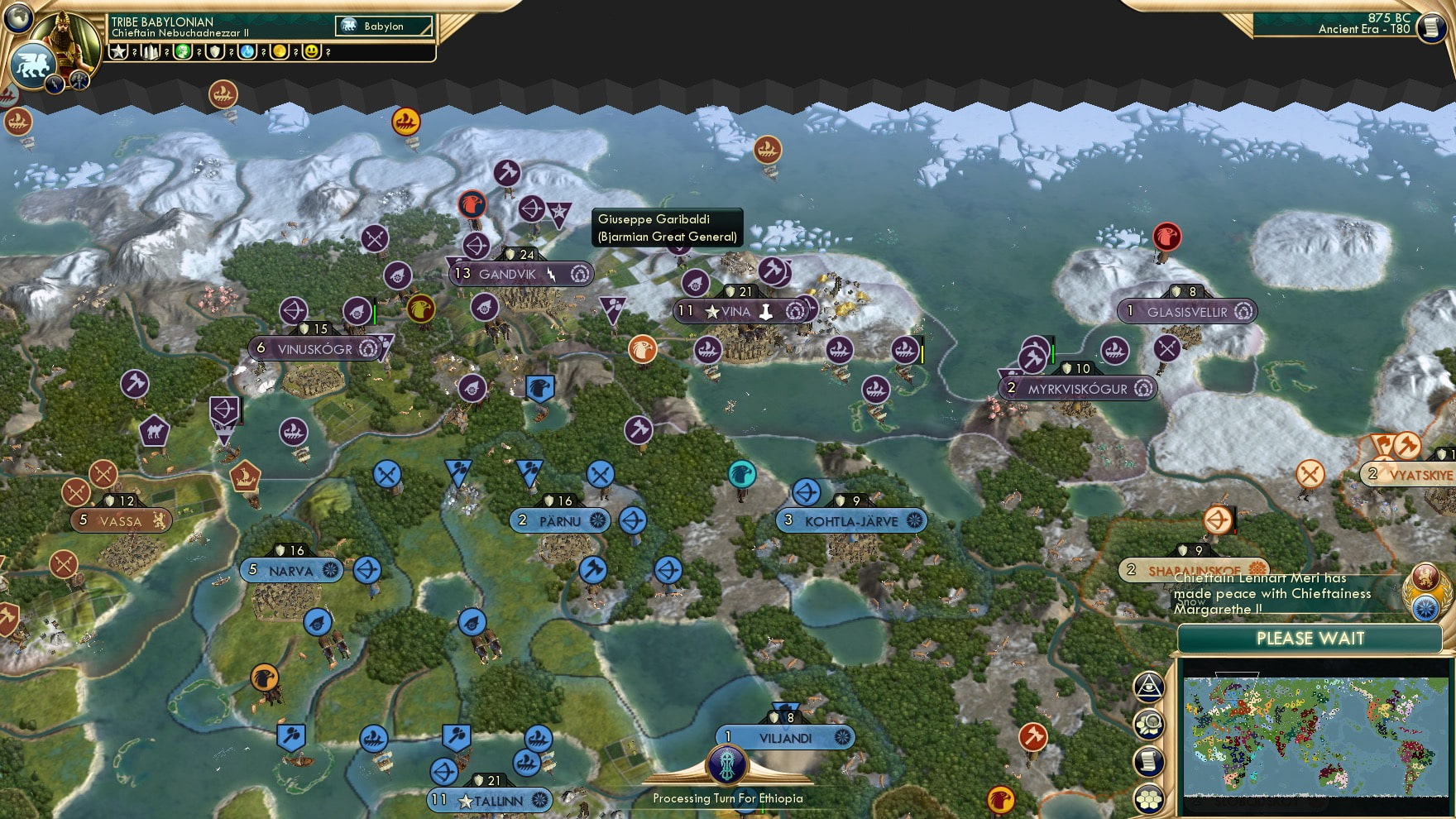Click the Tallinn capital city banner

[488, 801]
